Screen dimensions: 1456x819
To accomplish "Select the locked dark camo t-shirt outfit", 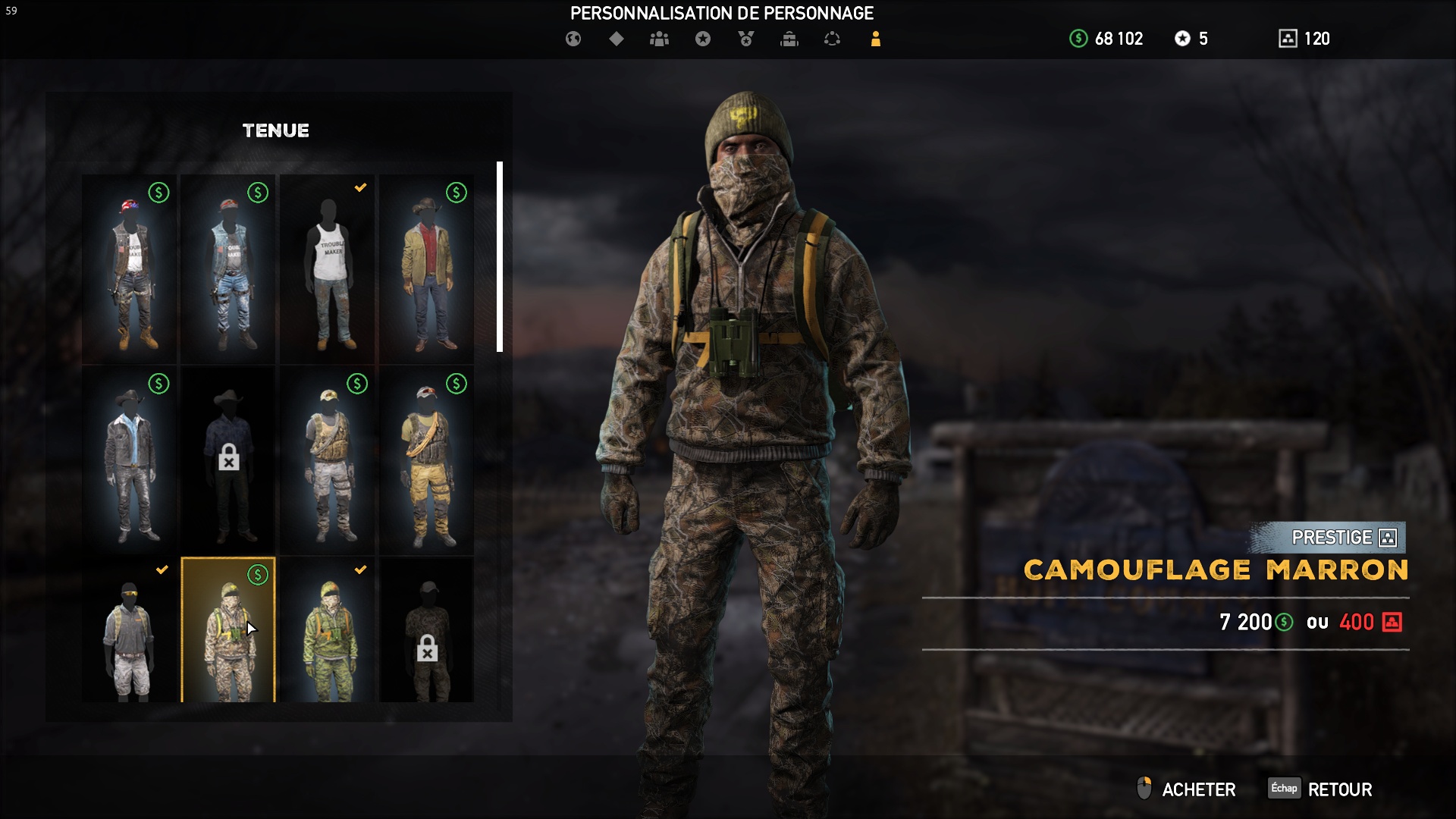I will [427, 631].
